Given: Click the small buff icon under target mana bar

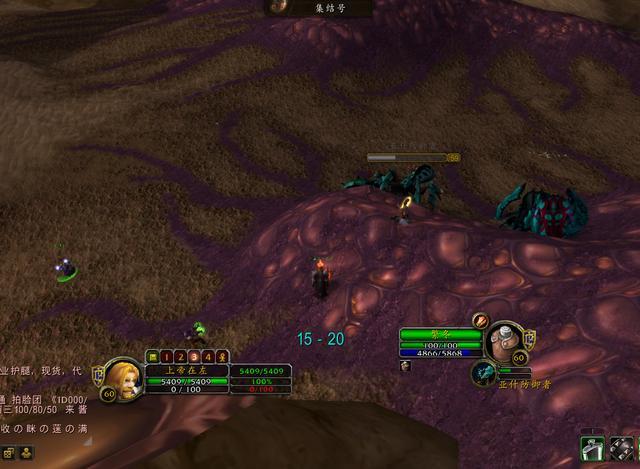Looking at the screenshot, I should click(x=407, y=366).
